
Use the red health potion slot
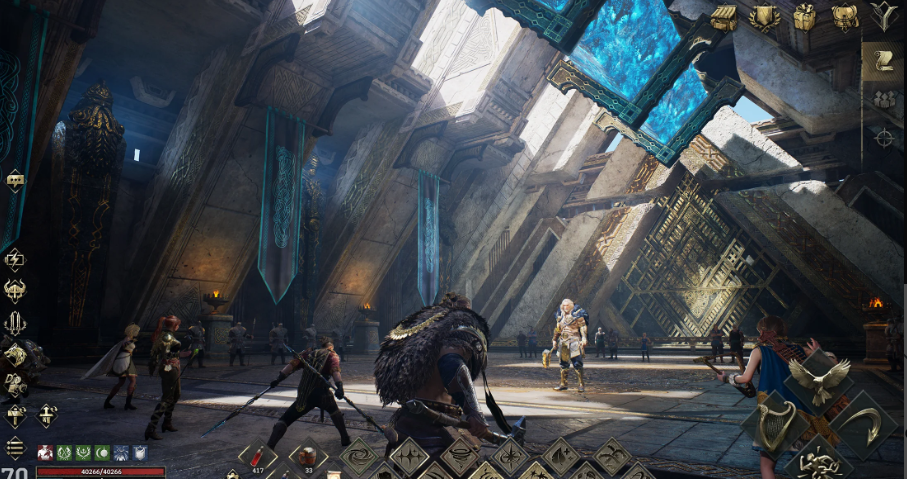tap(258, 456)
